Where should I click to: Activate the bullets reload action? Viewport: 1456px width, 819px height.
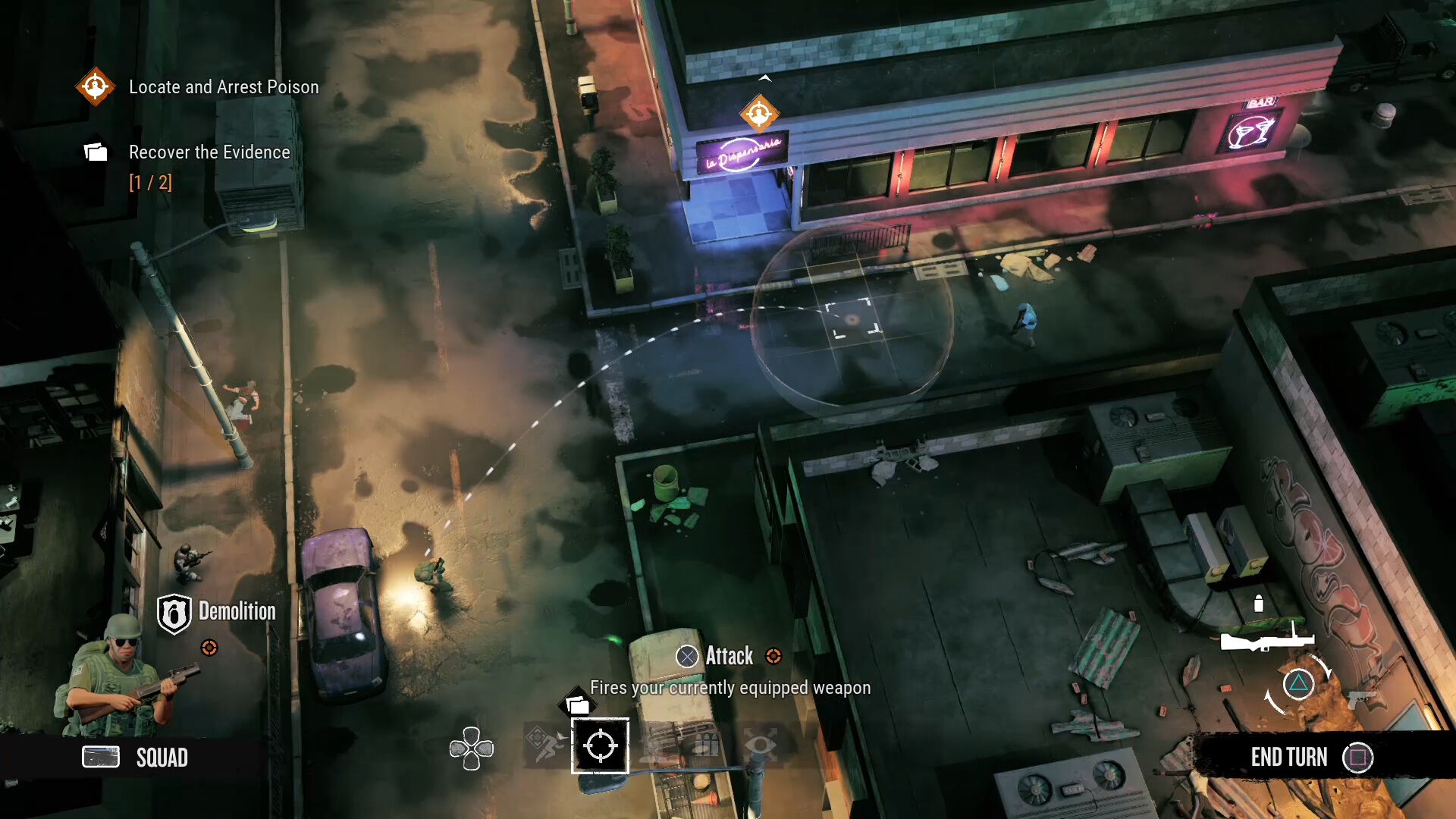click(707, 745)
